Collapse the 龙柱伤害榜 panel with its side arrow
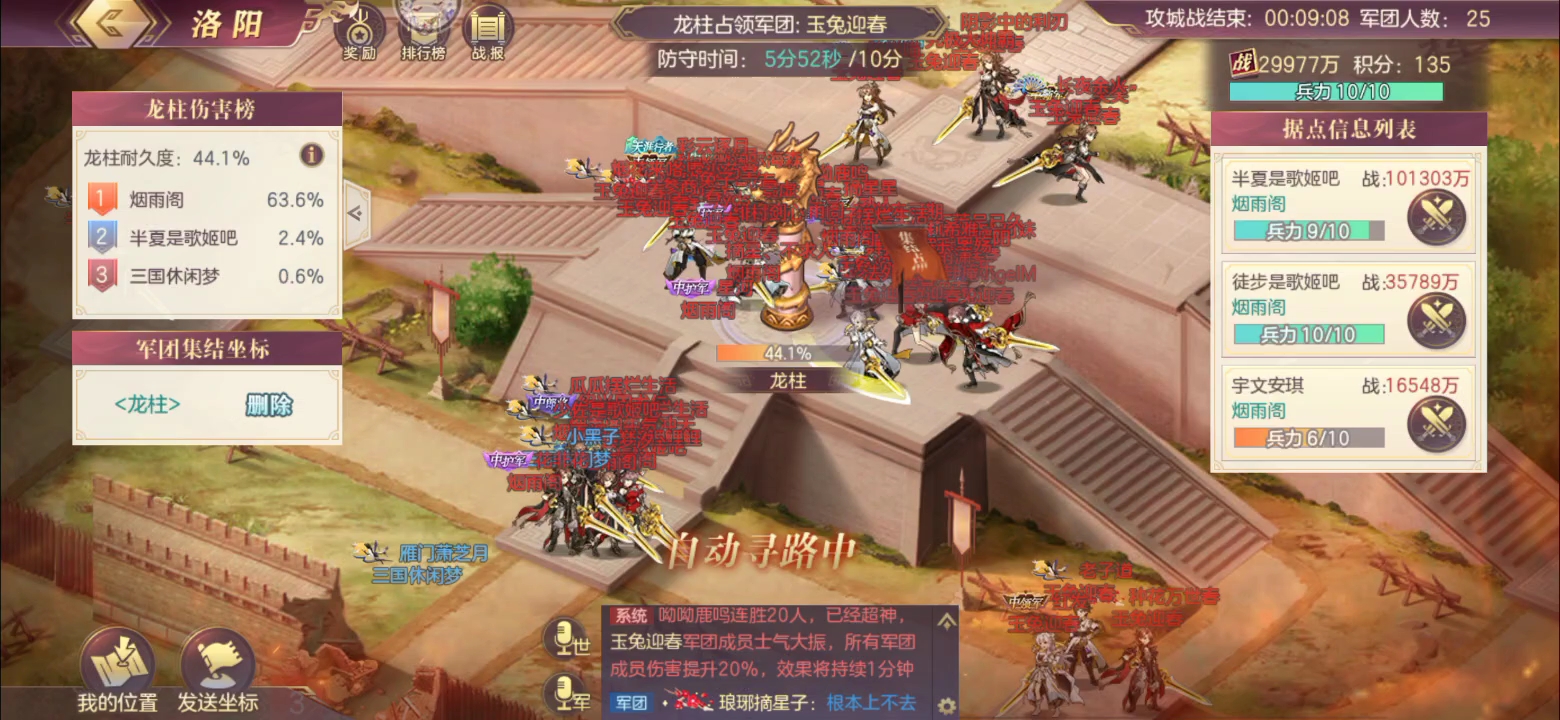Viewport: 1560px width, 720px height. click(357, 213)
